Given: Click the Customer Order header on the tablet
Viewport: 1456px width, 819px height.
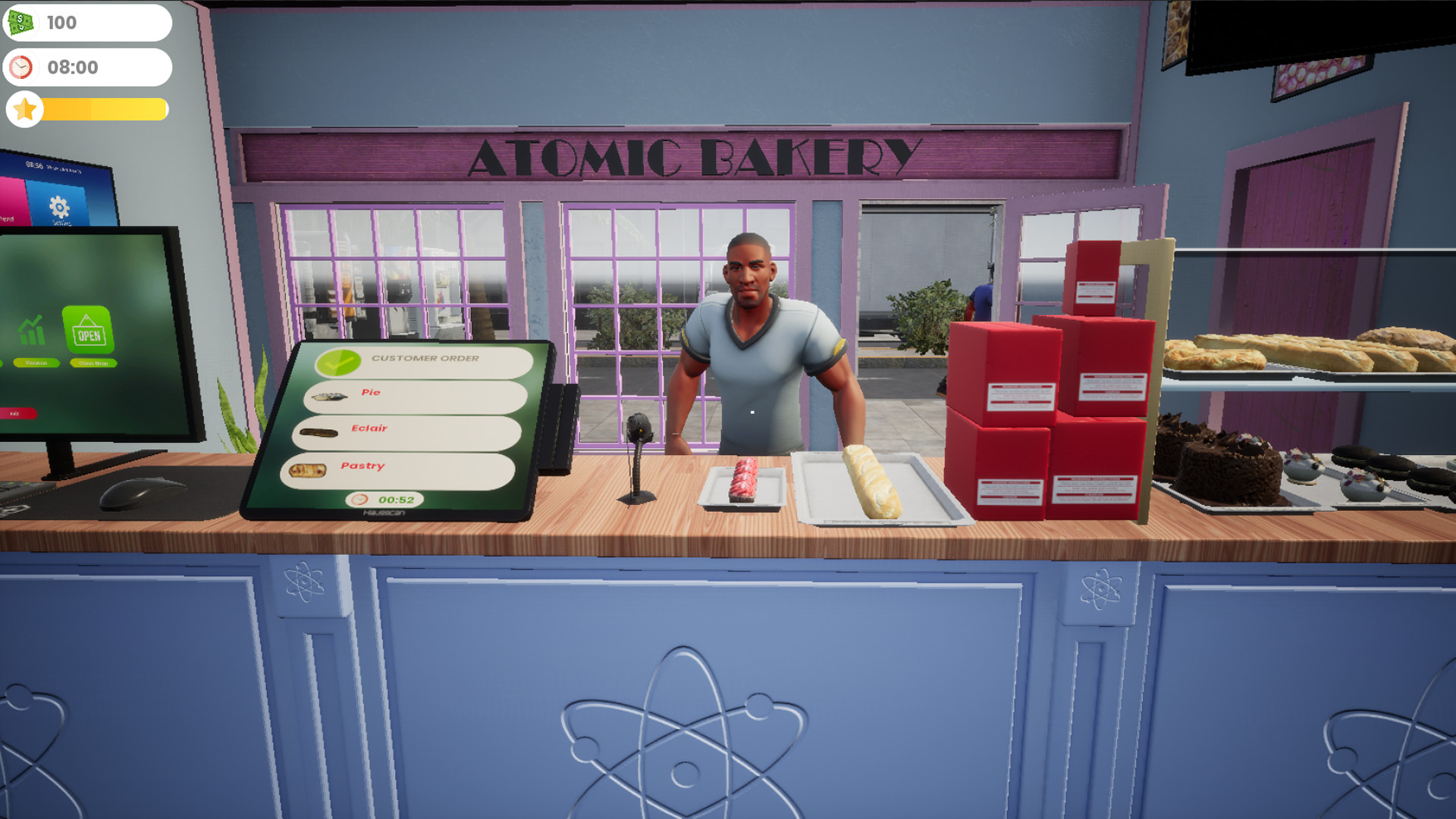Looking at the screenshot, I should click(426, 358).
